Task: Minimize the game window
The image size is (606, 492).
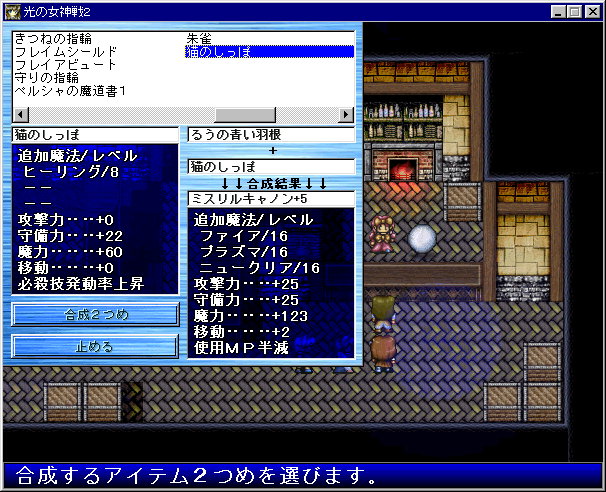Action: [558, 12]
